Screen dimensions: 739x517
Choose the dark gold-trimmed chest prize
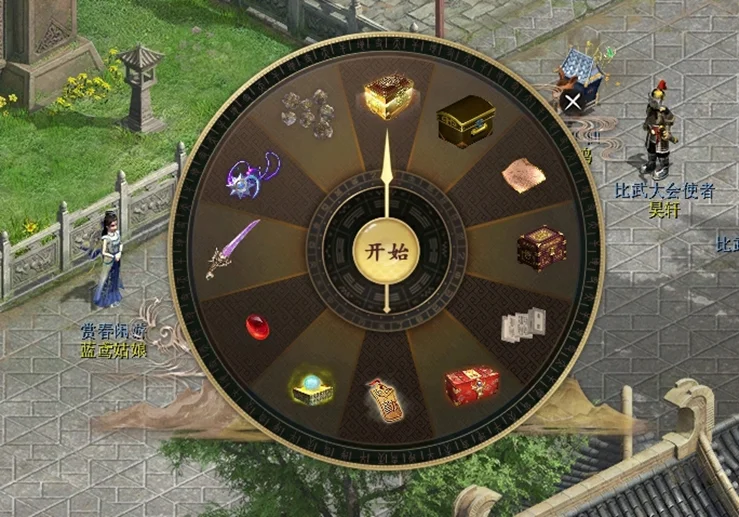click(465, 122)
